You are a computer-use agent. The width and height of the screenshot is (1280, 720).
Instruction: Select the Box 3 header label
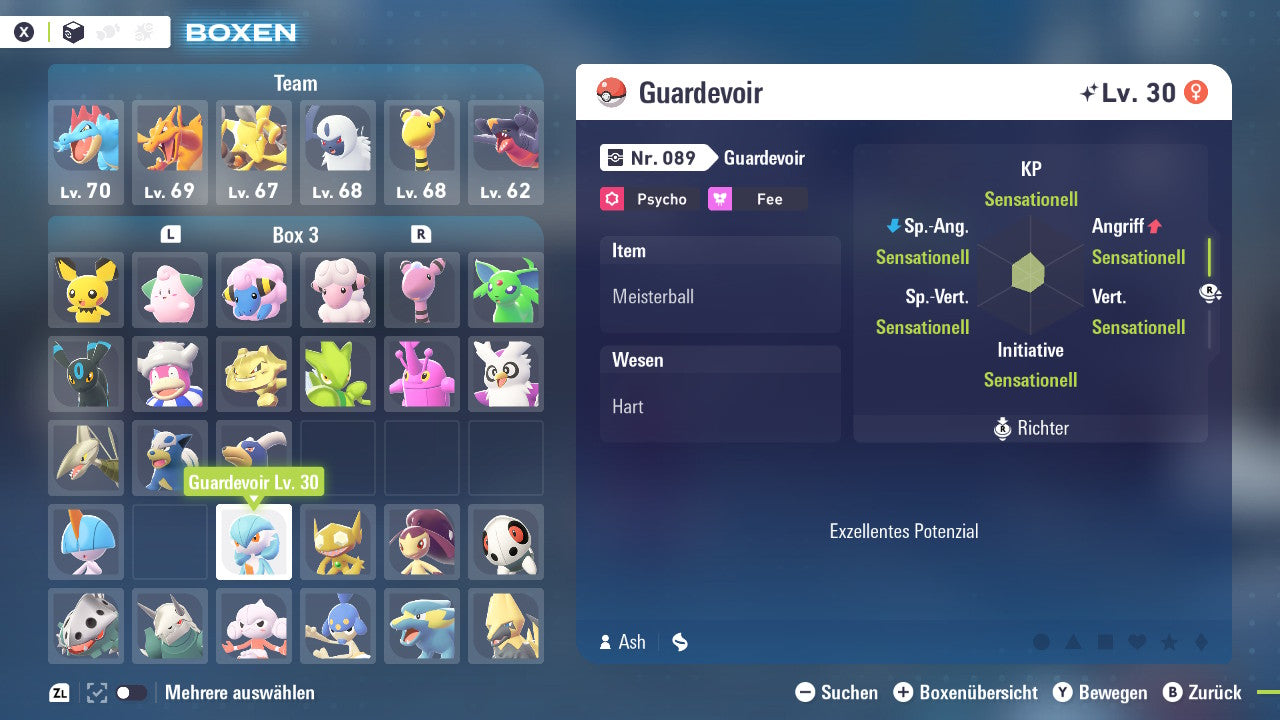click(295, 235)
